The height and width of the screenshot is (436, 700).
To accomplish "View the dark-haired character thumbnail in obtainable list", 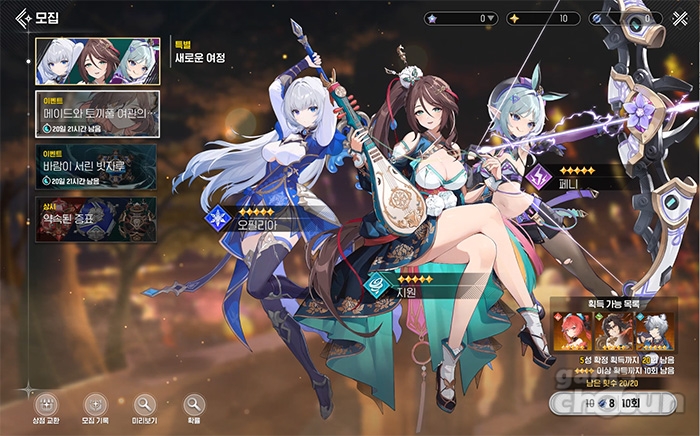I will [612, 332].
